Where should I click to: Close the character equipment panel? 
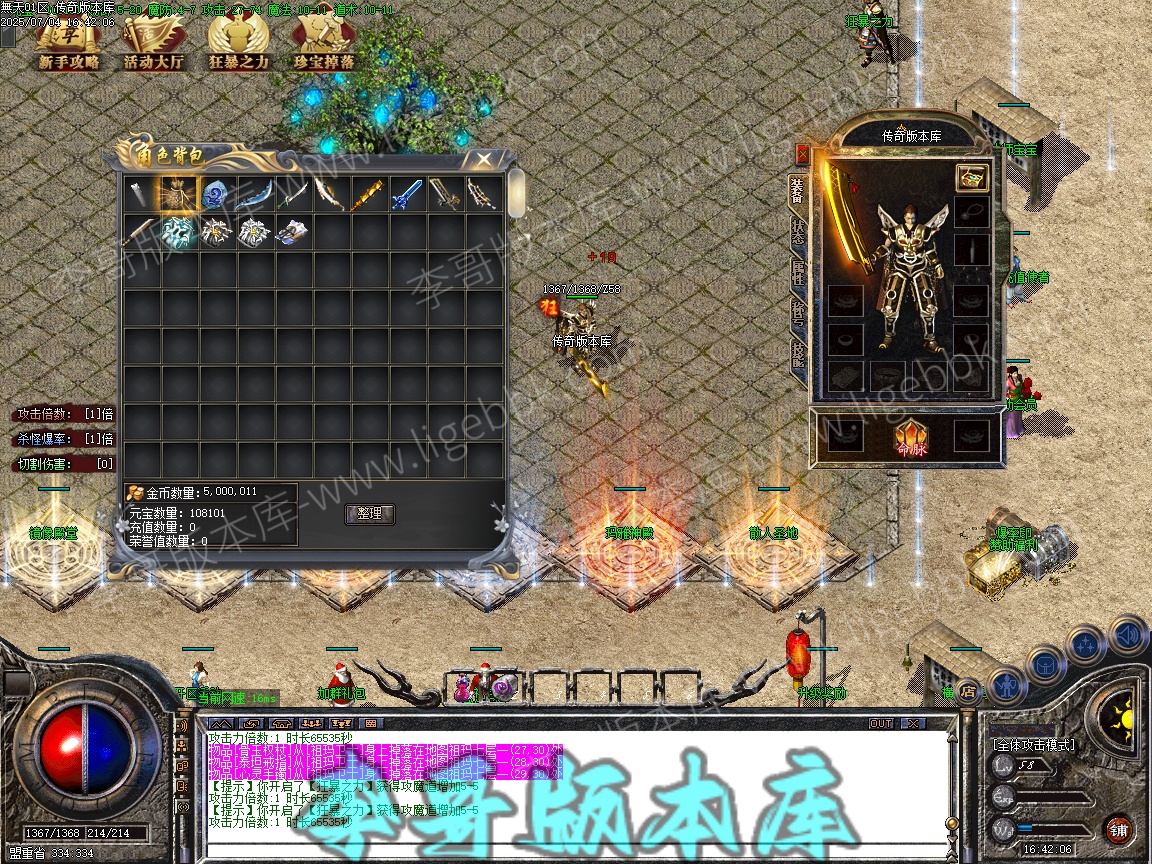coord(802,153)
